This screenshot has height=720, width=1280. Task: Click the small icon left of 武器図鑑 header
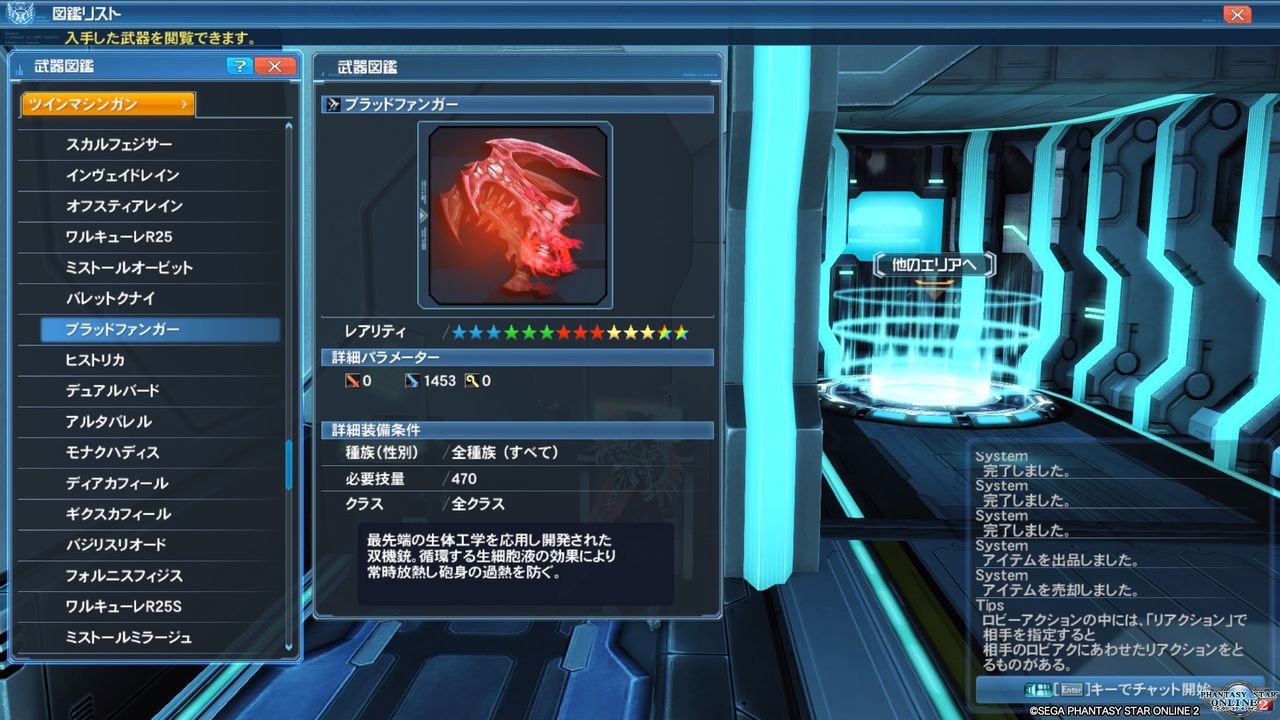point(22,66)
